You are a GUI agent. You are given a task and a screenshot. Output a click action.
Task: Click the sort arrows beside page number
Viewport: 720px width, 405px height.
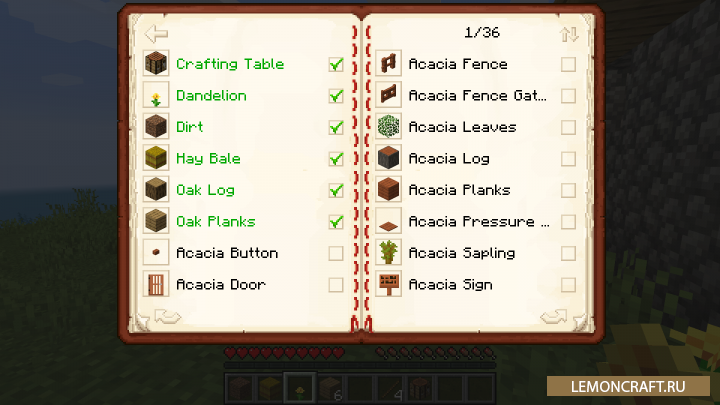click(569, 34)
